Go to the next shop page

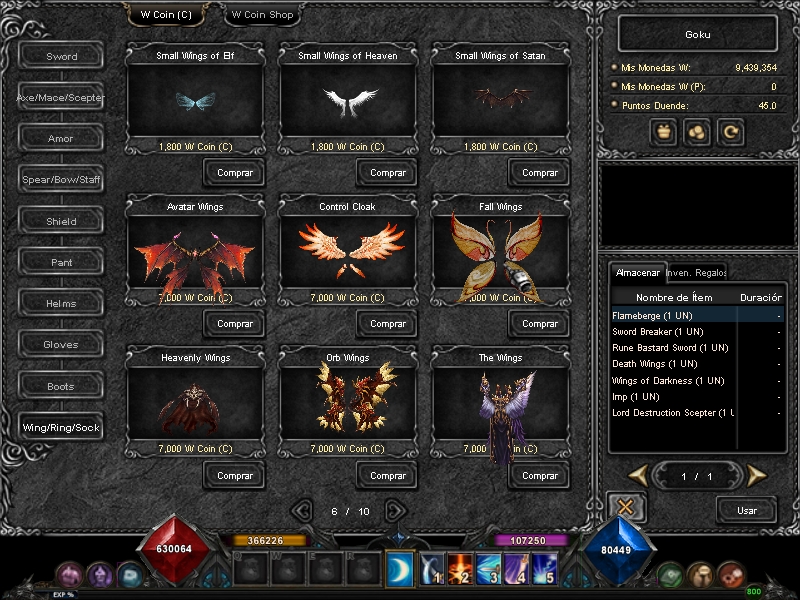coord(396,510)
